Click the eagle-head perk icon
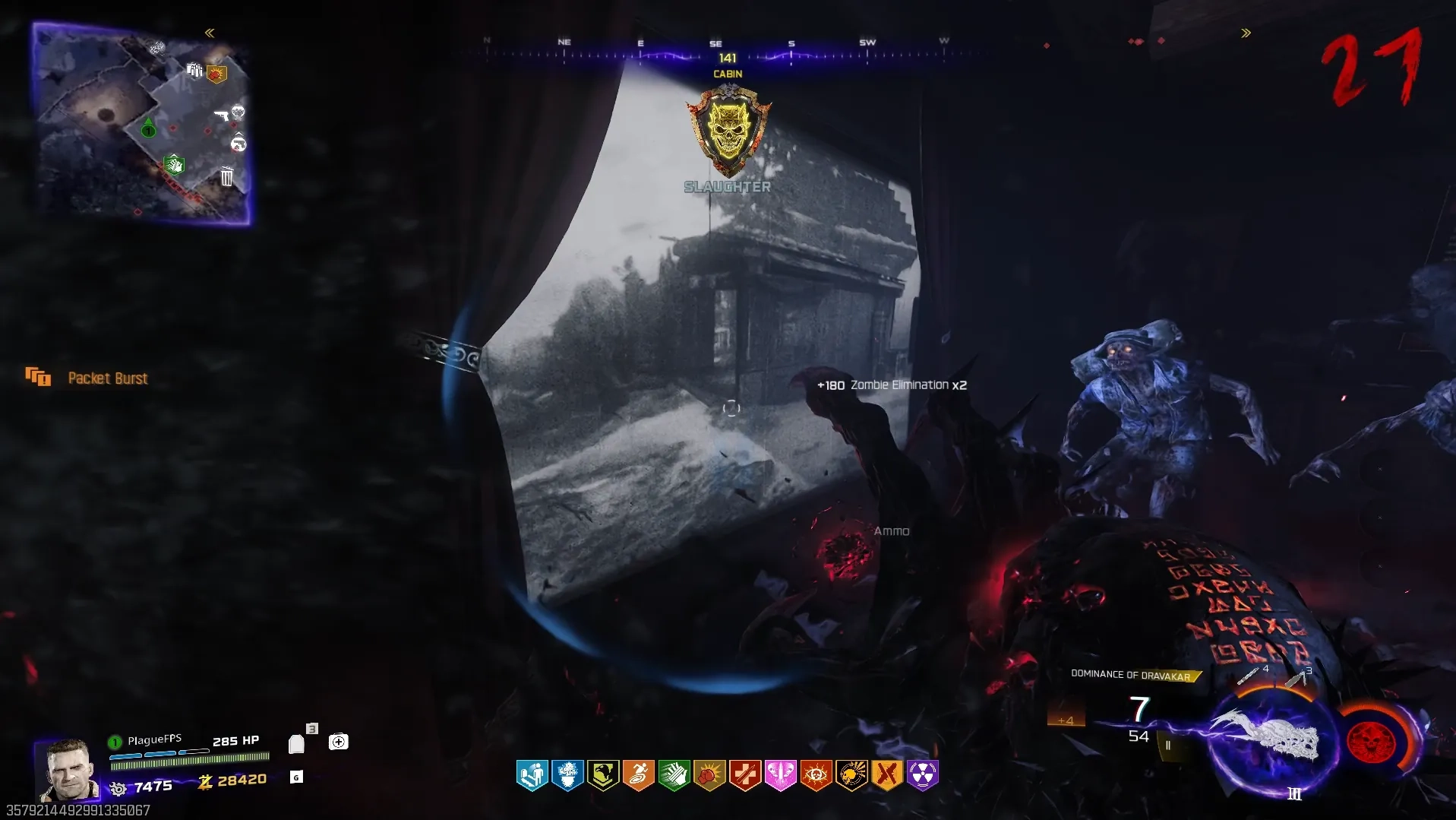The image size is (1456, 820). [x=603, y=775]
